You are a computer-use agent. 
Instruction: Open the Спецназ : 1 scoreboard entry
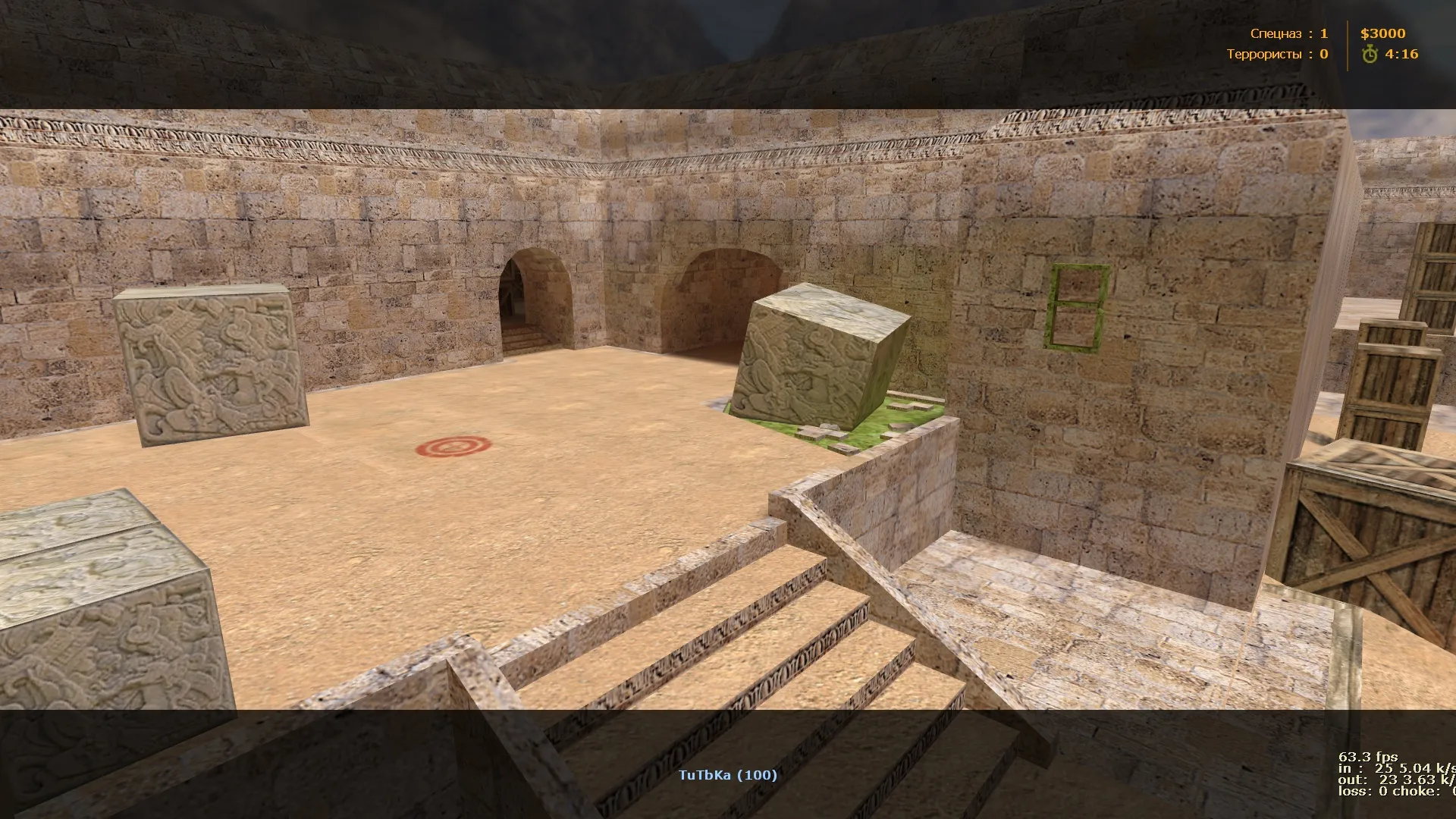(x=1289, y=33)
